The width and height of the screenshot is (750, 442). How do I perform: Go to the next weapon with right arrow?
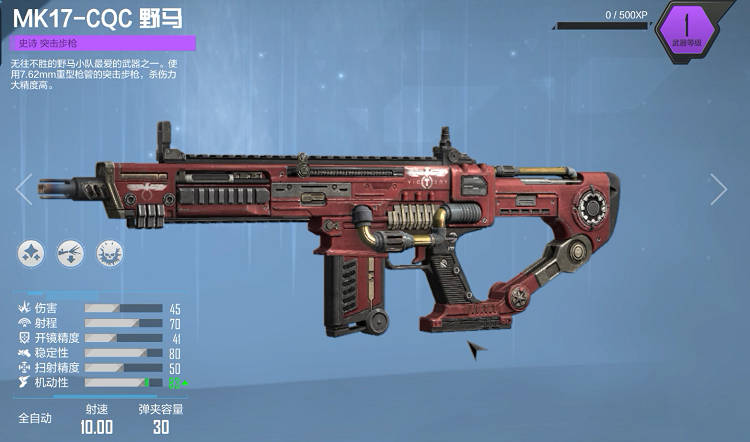point(718,189)
